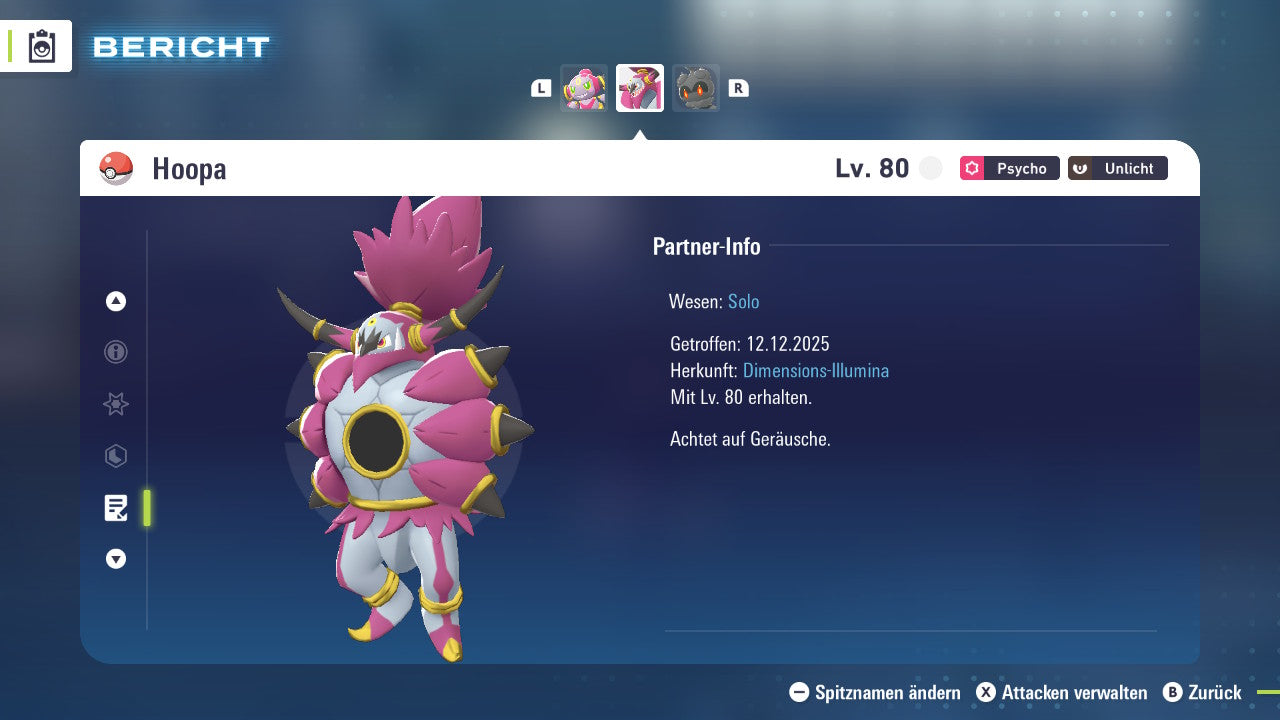
Task: Click the down arrow in the sidebar
Action: [x=116, y=559]
